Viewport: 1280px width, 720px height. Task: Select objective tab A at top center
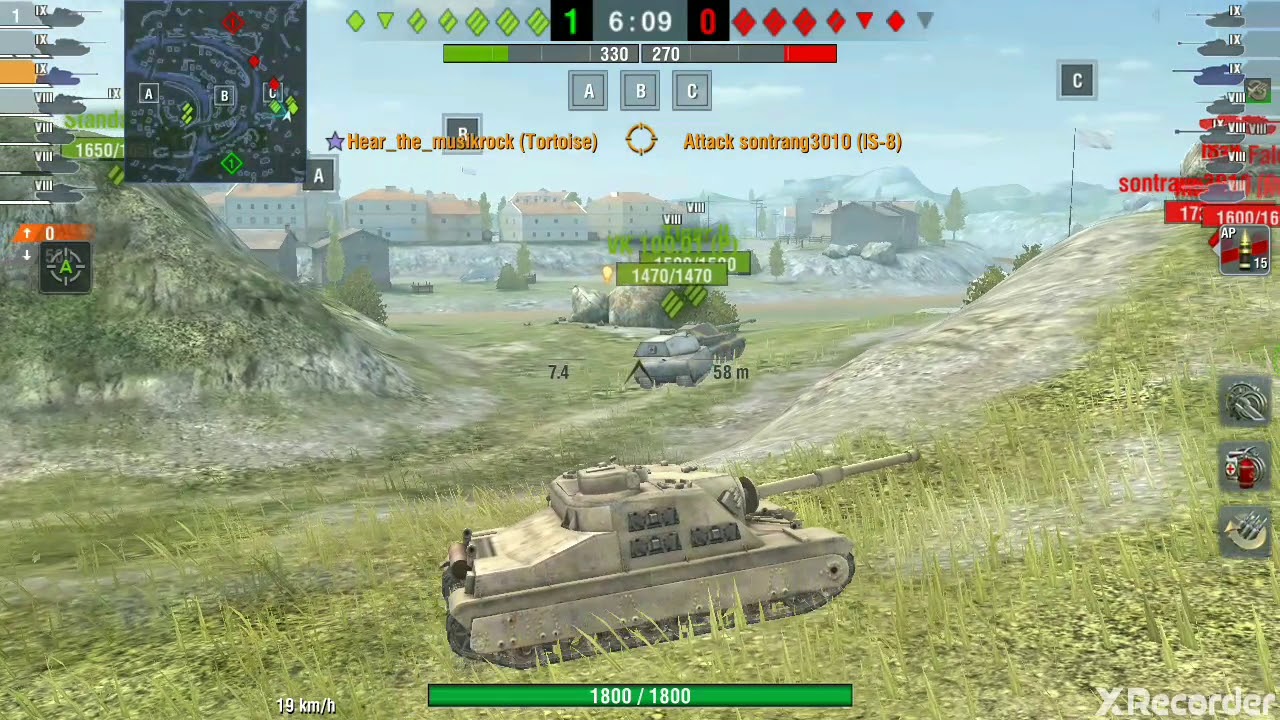[x=588, y=91]
